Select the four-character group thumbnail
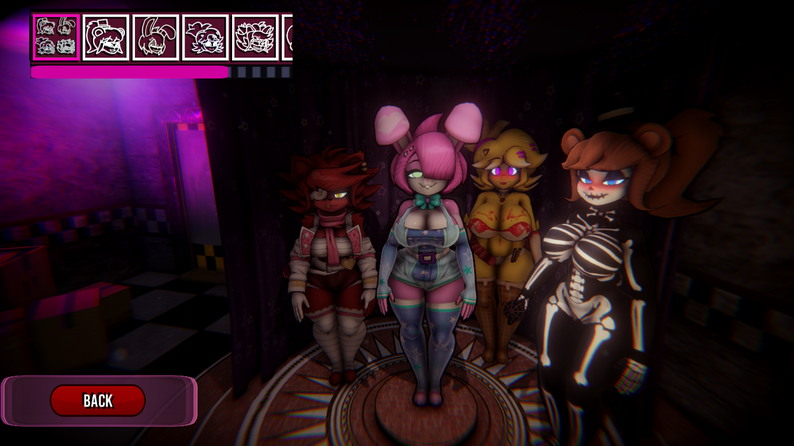This screenshot has height=446, width=794. (55, 37)
